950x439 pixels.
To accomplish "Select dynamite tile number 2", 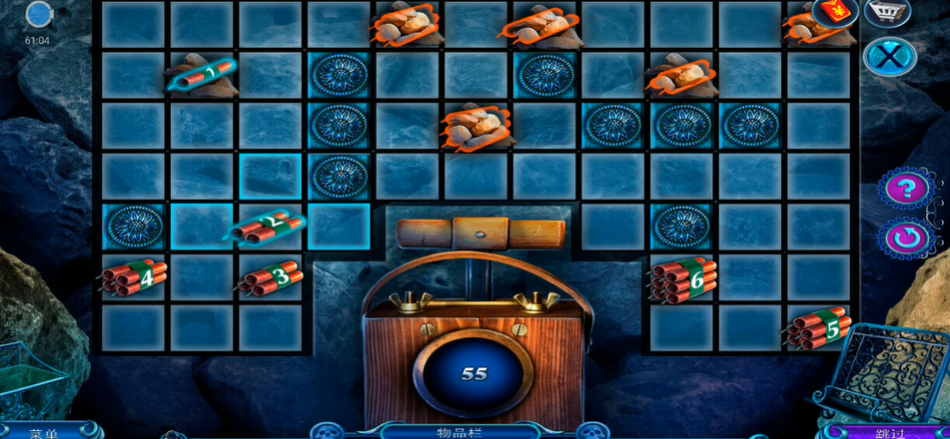I will click(x=269, y=225).
